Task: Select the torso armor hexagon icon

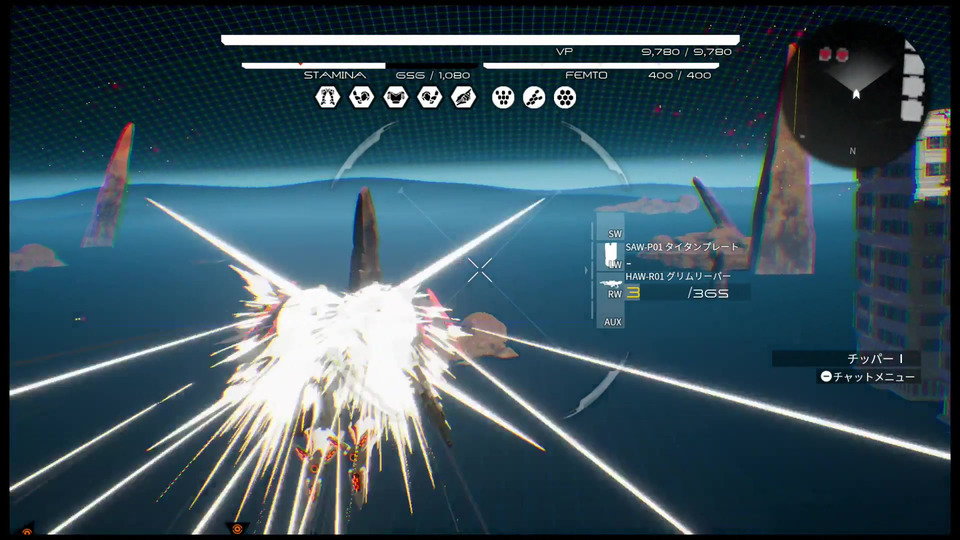Action: [x=396, y=97]
